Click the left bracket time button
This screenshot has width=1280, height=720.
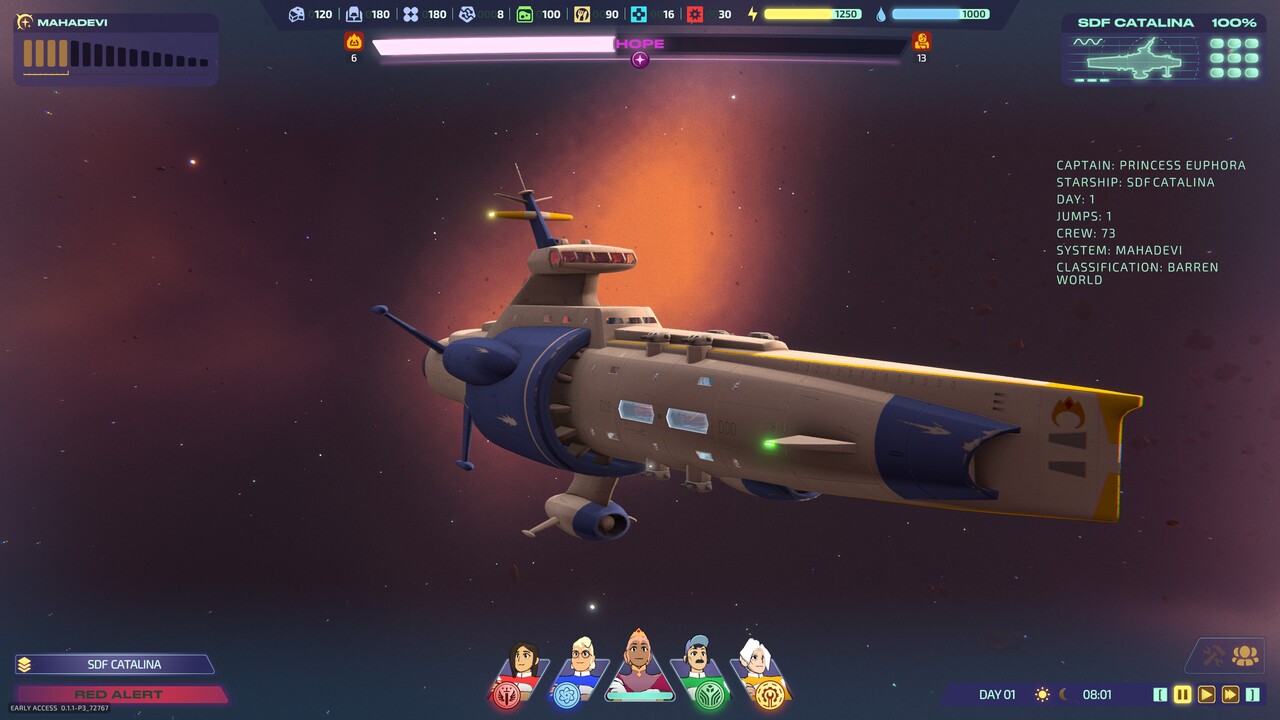(1160, 694)
